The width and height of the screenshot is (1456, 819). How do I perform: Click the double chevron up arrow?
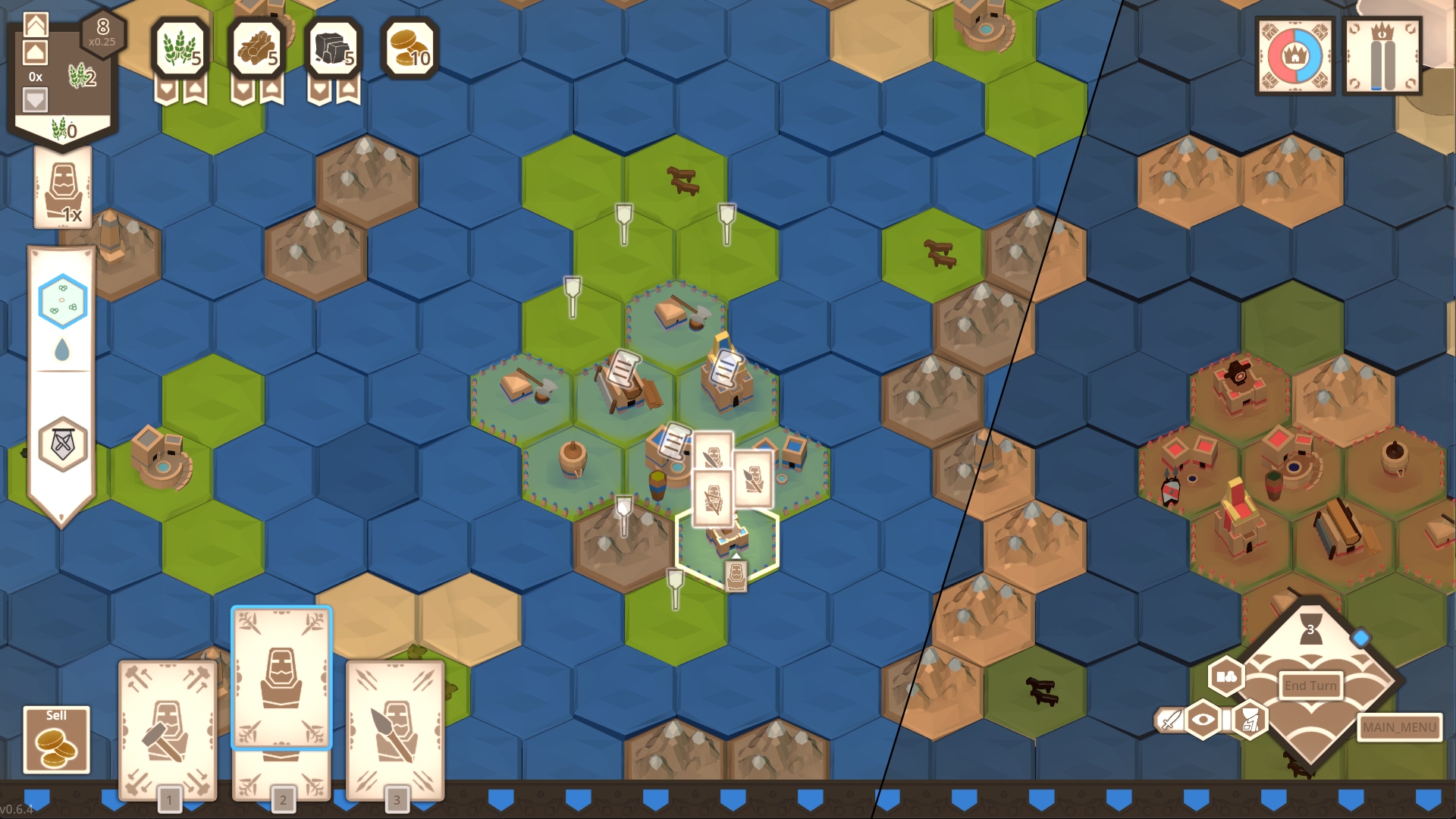click(36, 25)
